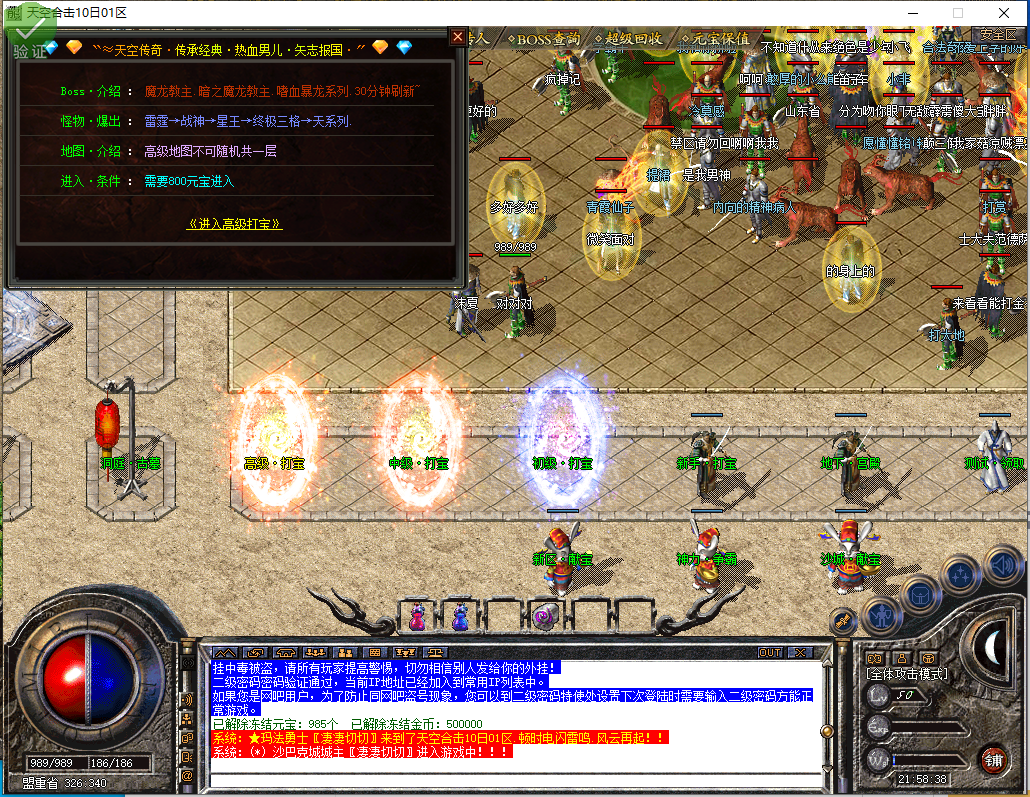The width and height of the screenshot is (1030, 797).
Task: Open the skills sparkle round button
Action: coord(961,575)
